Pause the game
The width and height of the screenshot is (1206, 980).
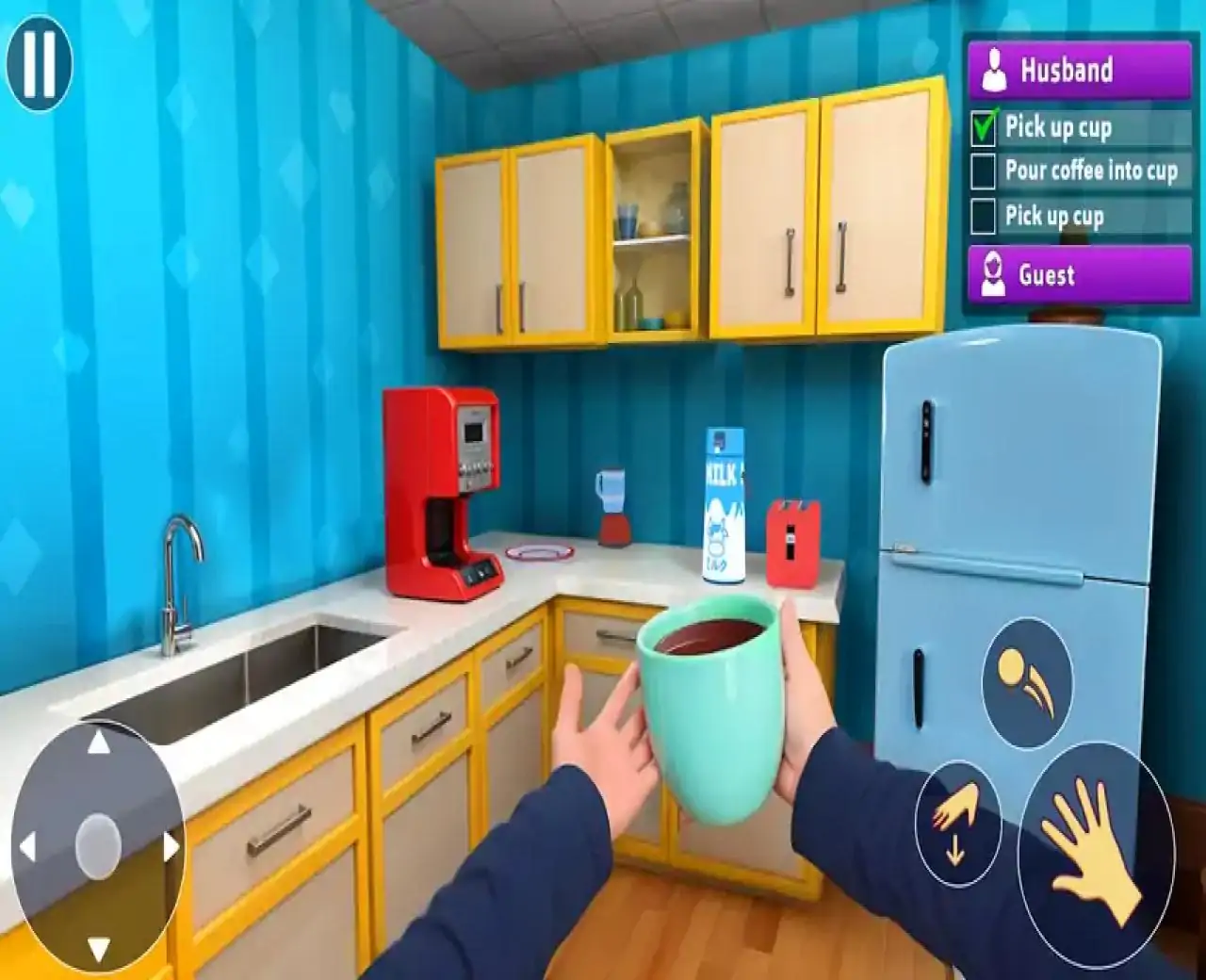click(x=40, y=64)
